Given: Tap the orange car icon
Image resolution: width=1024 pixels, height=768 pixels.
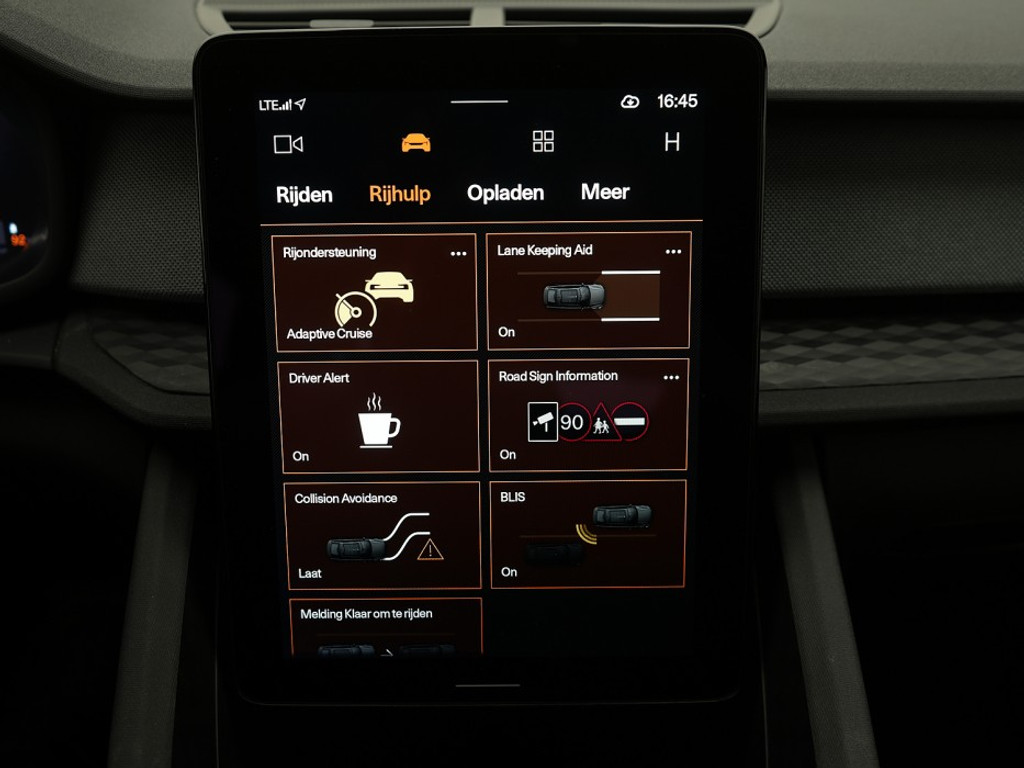Looking at the screenshot, I should [x=416, y=143].
